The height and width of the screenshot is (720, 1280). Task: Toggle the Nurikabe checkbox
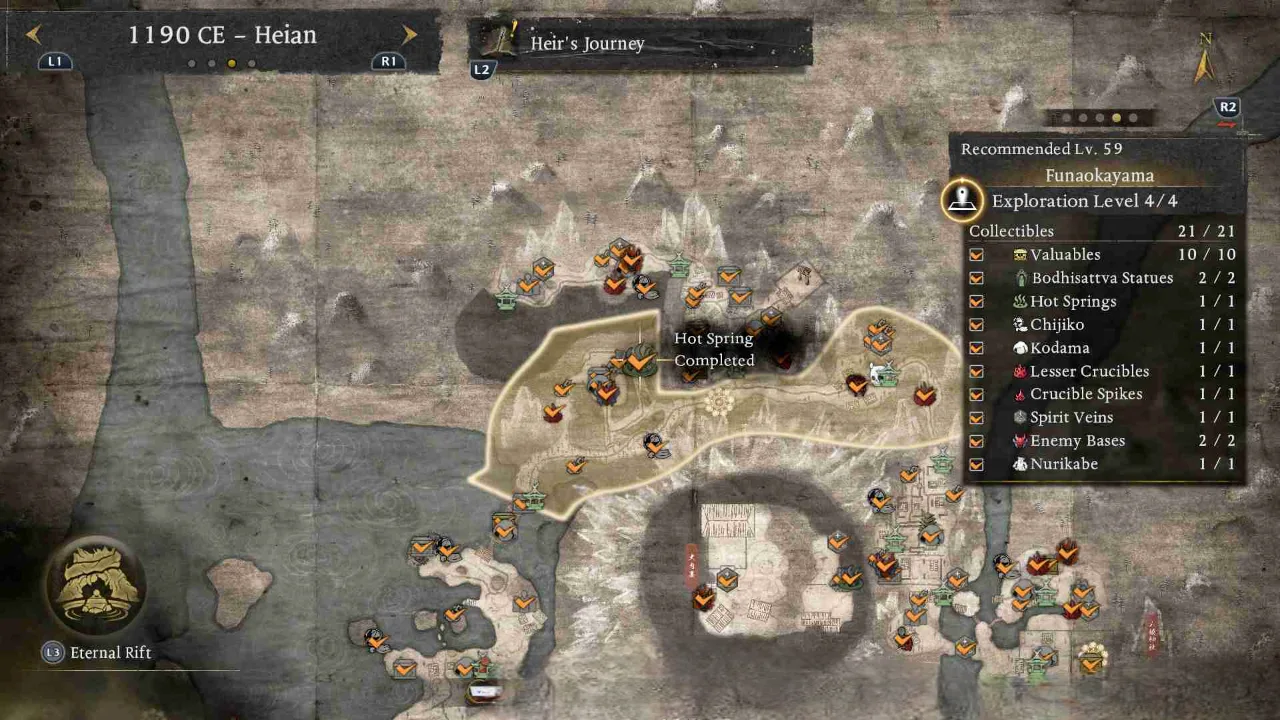coord(976,464)
